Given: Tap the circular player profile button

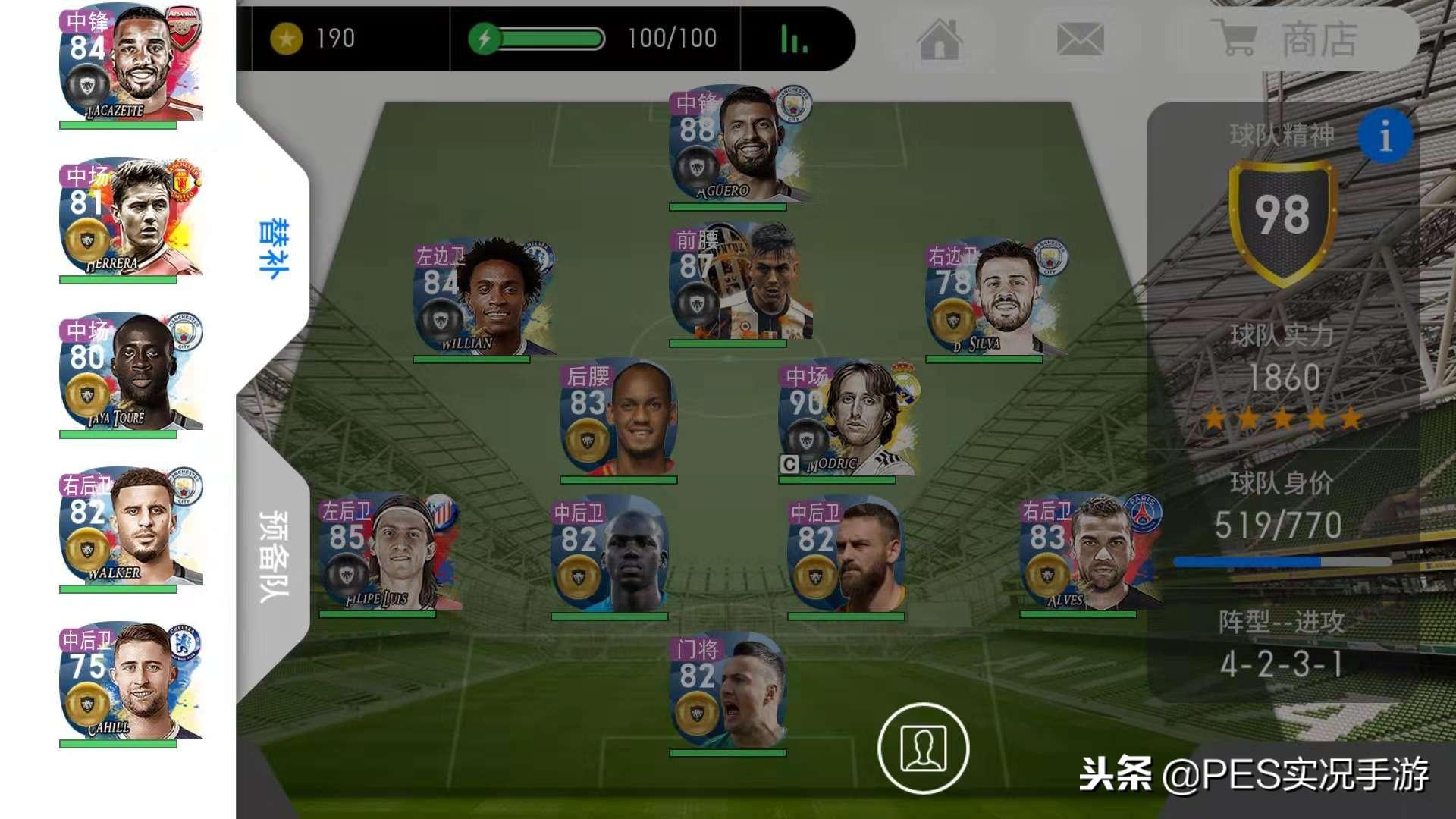Looking at the screenshot, I should (923, 748).
